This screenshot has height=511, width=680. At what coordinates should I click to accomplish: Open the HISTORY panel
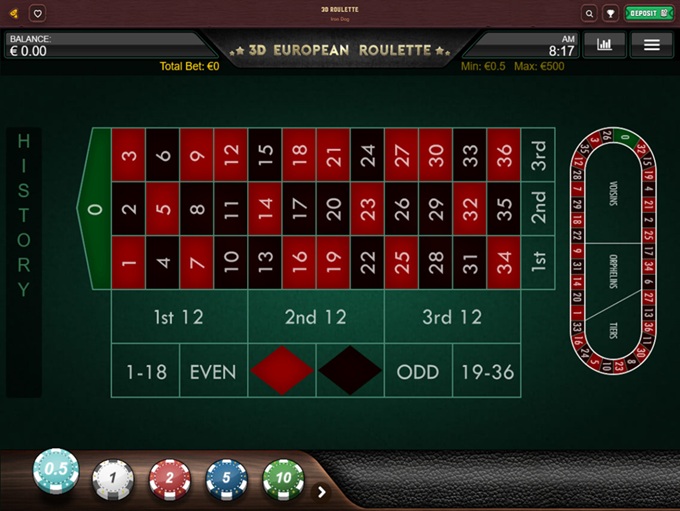[x=24, y=215]
